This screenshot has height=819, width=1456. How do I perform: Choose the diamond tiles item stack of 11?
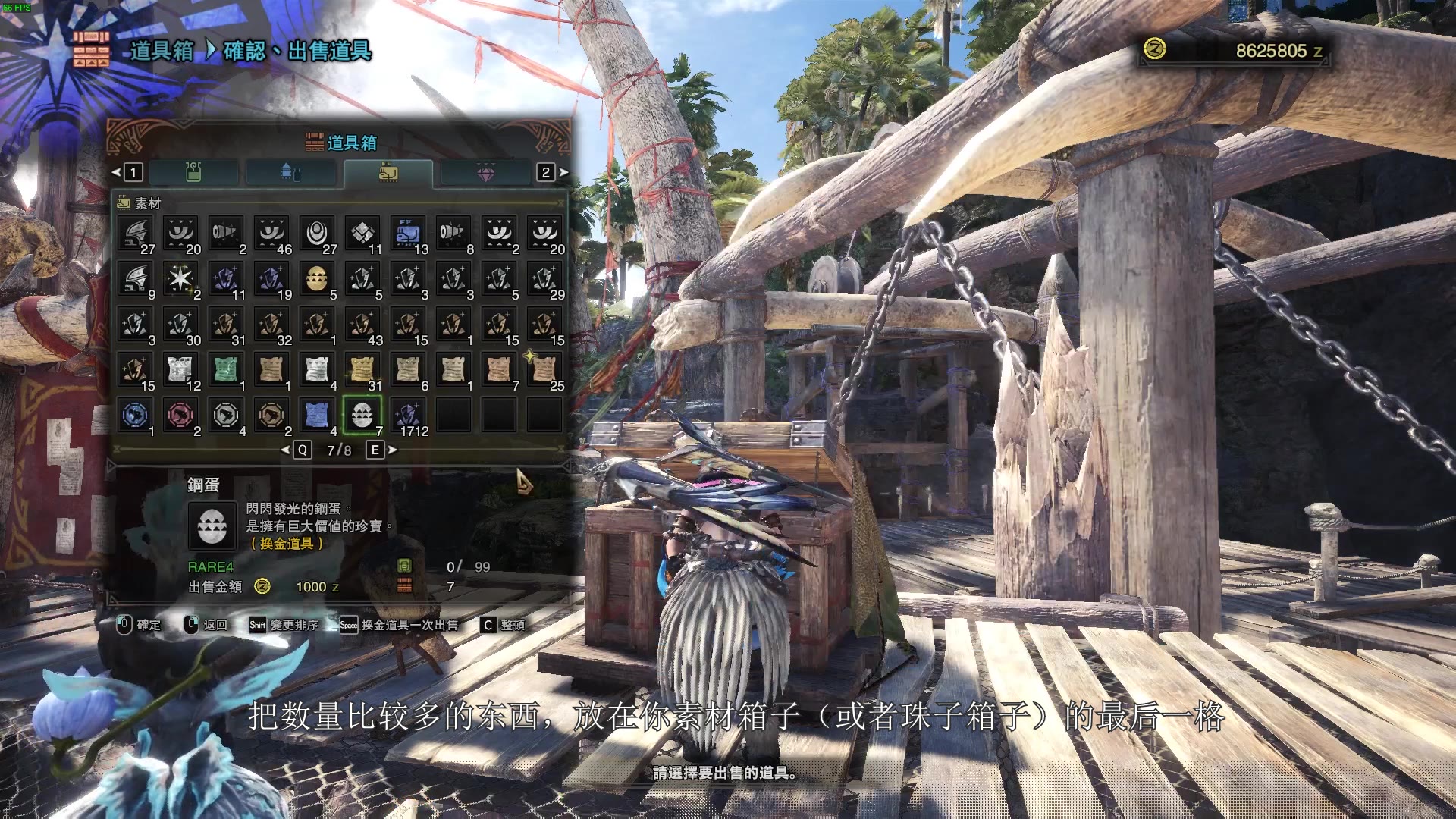(362, 233)
